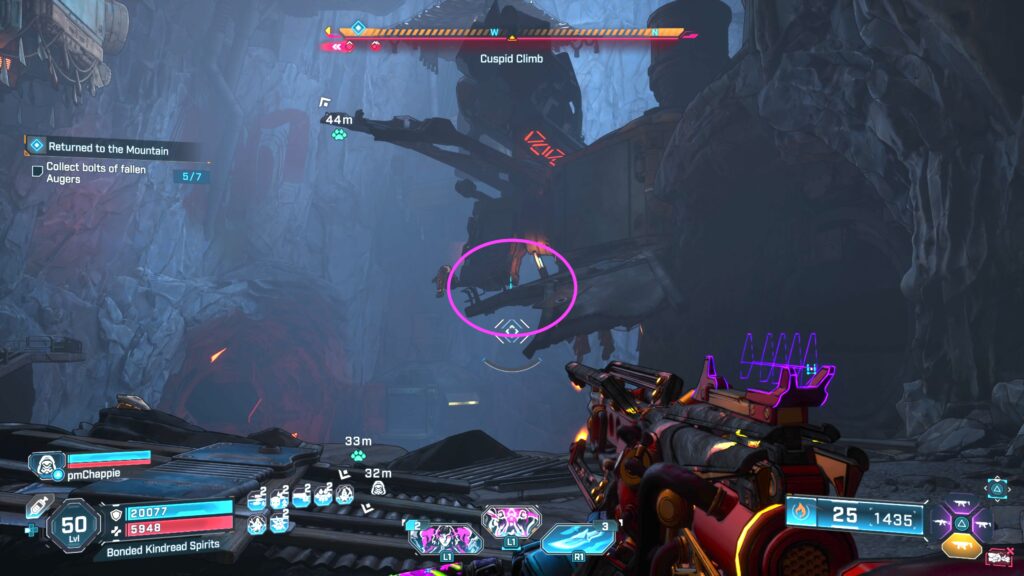This screenshot has width=1024, height=576.
Task: Select the pmChappie teammate portrait
Action: pos(47,464)
